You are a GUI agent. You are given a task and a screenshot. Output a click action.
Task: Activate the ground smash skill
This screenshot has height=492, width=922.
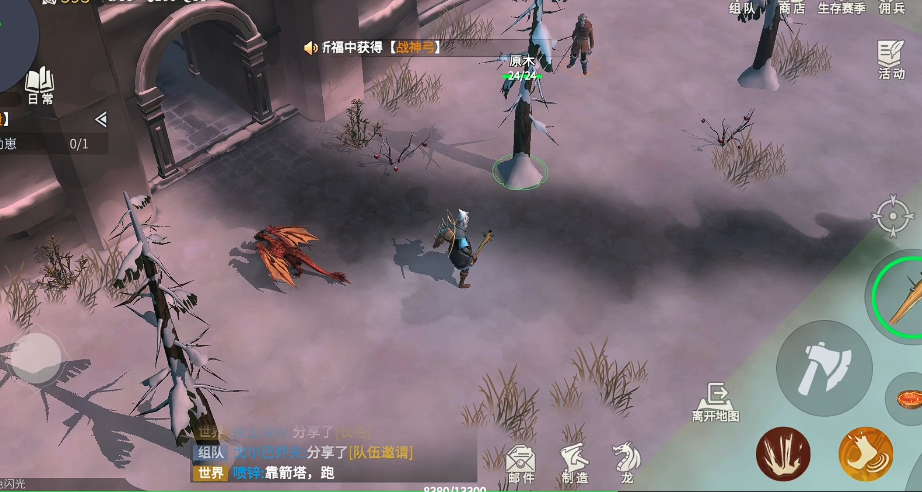[783, 453]
